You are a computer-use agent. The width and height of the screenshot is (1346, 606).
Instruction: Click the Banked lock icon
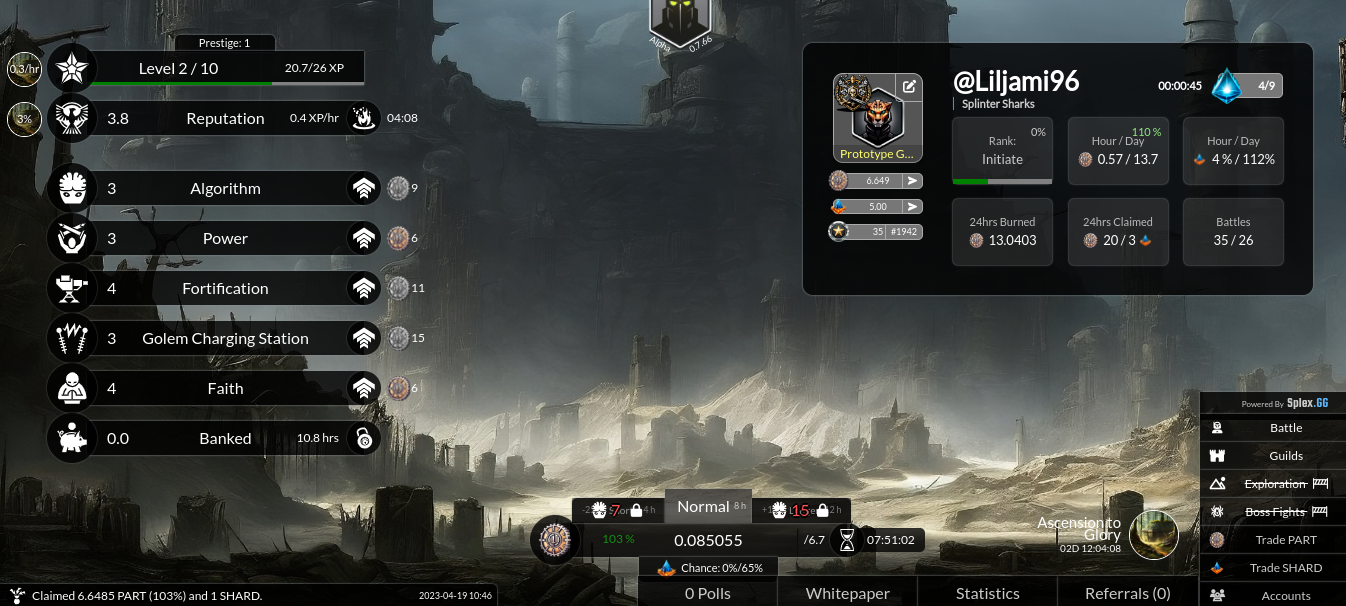(x=363, y=438)
